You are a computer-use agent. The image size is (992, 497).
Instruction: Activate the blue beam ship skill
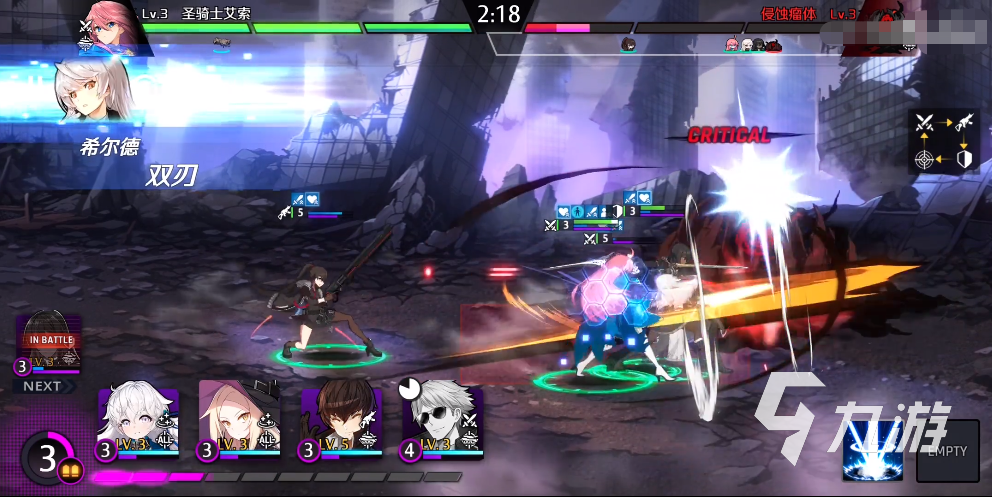[x=871, y=450]
